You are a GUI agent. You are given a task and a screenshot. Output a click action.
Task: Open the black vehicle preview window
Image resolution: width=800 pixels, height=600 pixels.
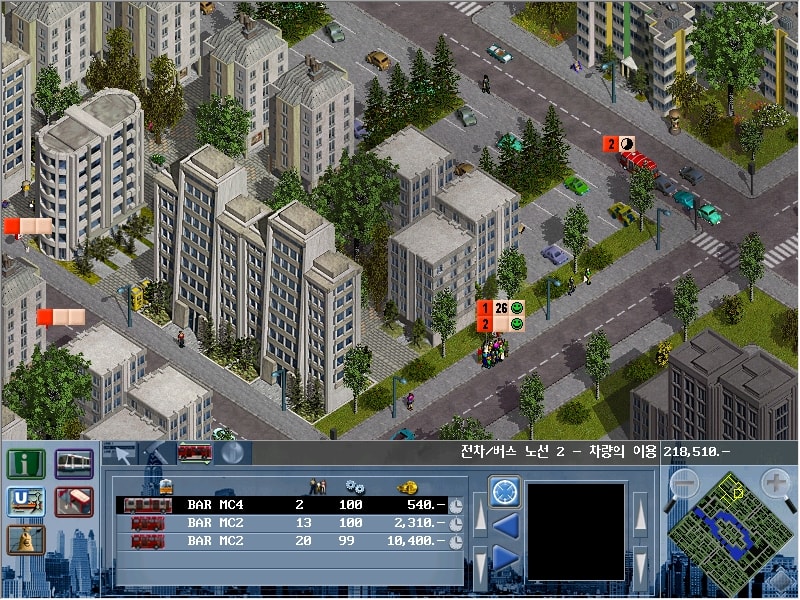click(x=576, y=531)
